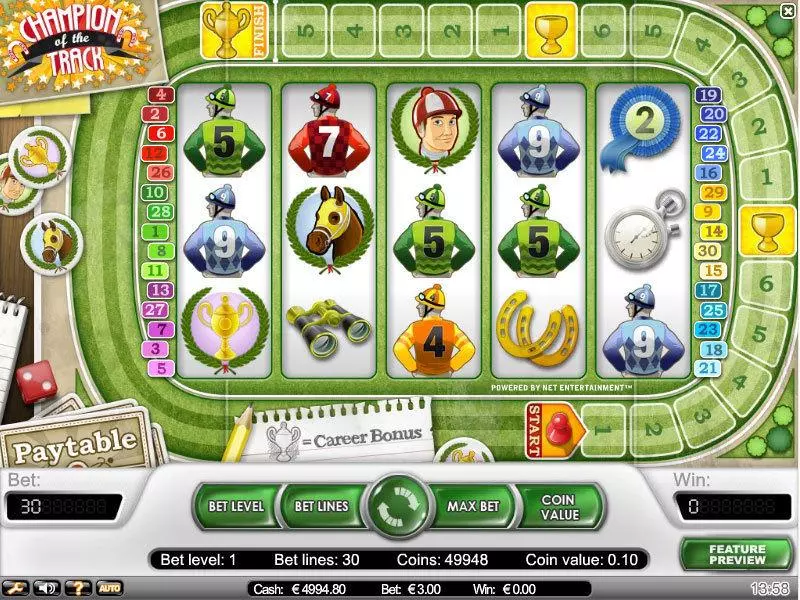Select bet line 21 marker

(x=709, y=369)
